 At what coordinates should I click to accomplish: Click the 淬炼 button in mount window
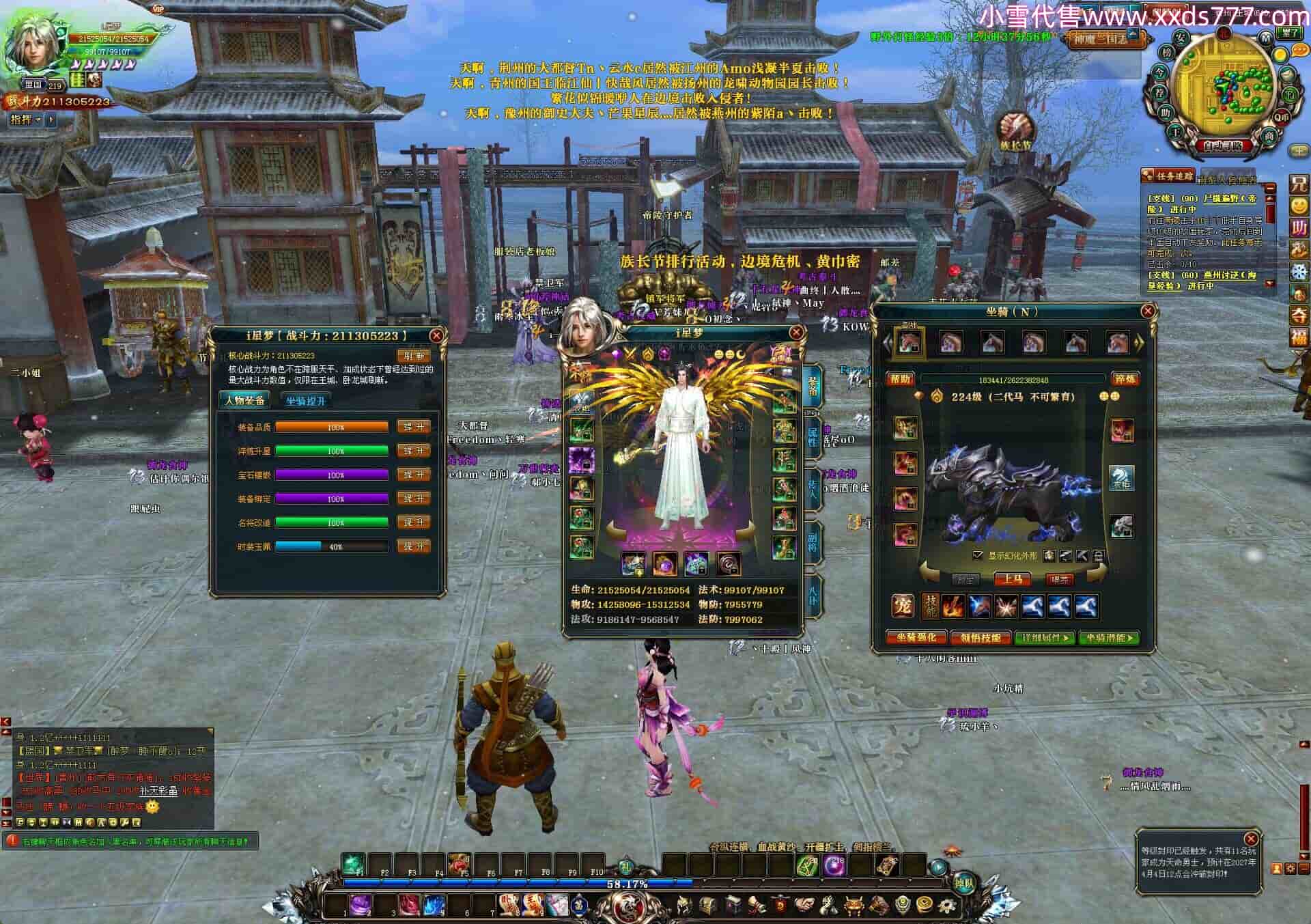(1124, 379)
